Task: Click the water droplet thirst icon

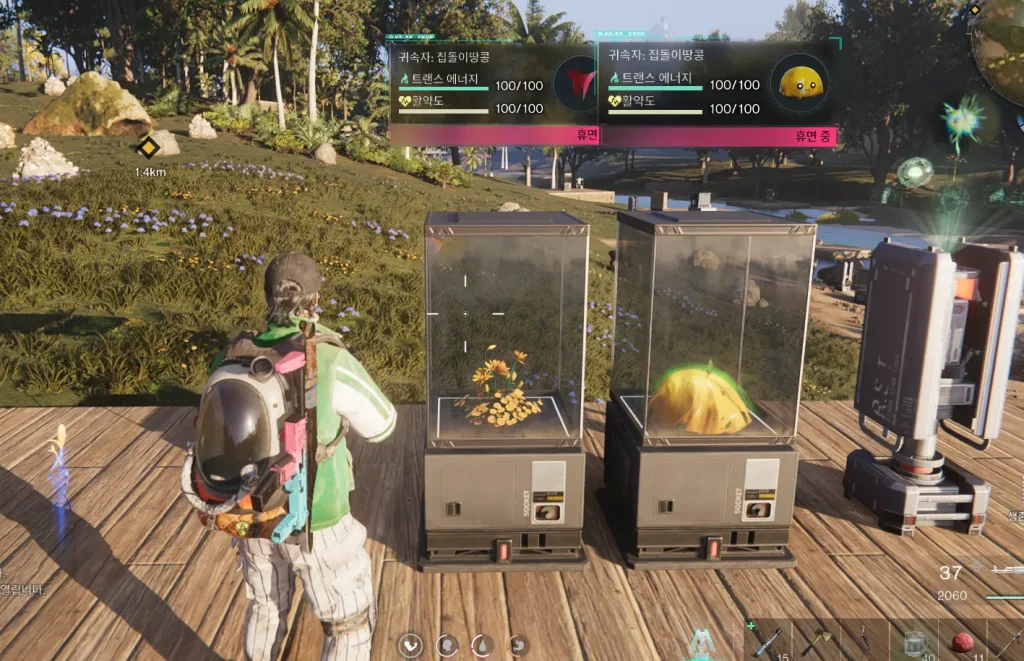Action: (482, 645)
